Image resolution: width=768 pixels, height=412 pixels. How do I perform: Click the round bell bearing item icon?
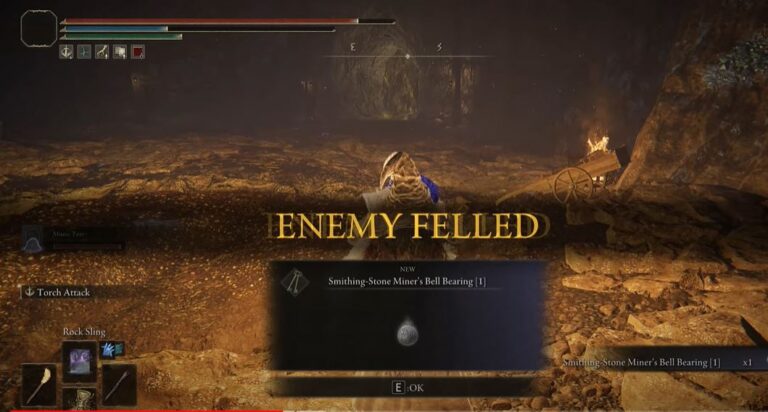tap(406, 335)
